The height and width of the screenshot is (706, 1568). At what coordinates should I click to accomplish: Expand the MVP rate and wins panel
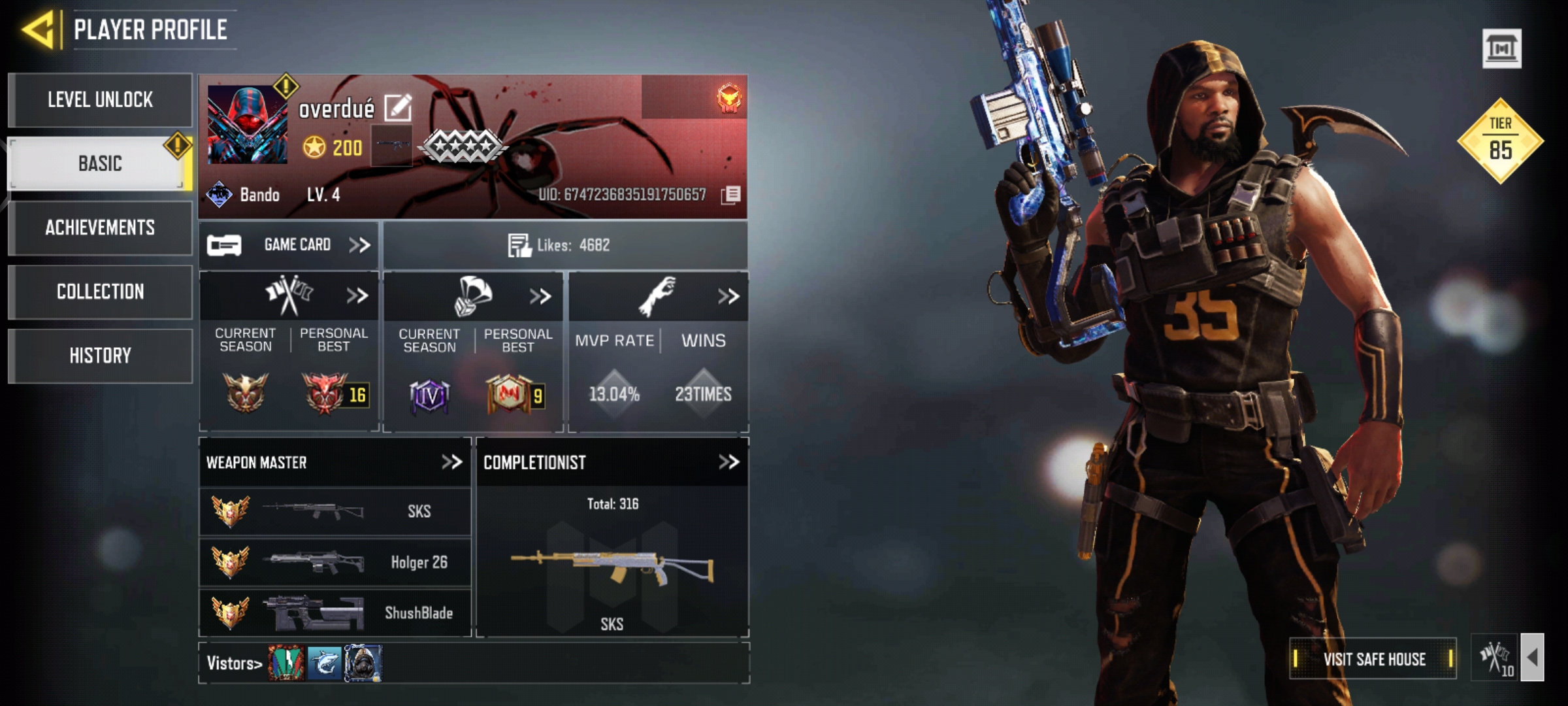[x=728, y=297]
